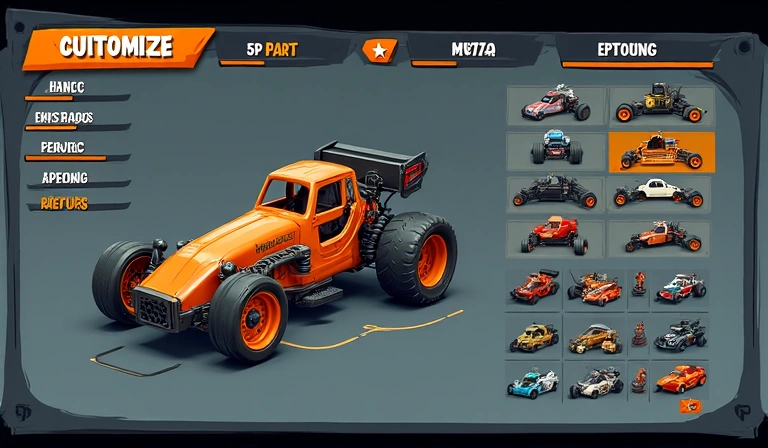Choose the highlighted RIEITURS entry

click(x=65, y=204)
